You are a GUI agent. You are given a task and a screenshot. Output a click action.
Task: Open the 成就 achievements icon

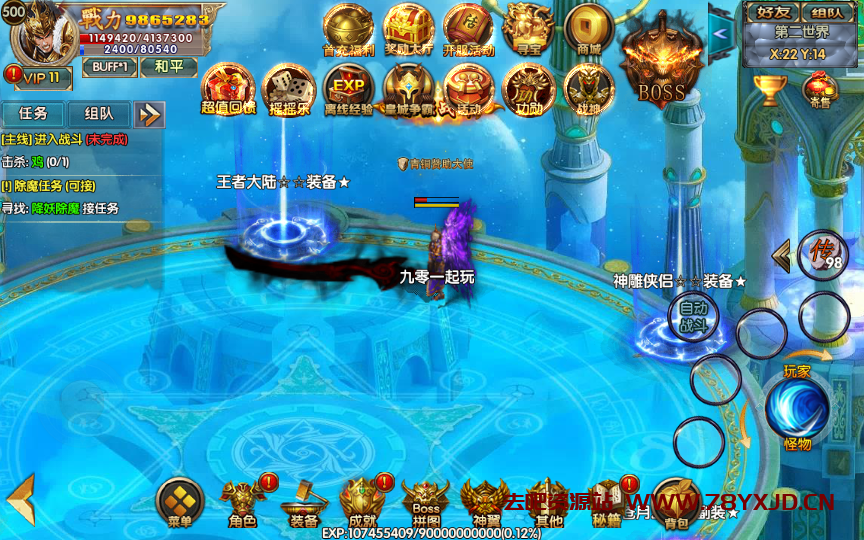pyautogui.click(x=363, y=501)
